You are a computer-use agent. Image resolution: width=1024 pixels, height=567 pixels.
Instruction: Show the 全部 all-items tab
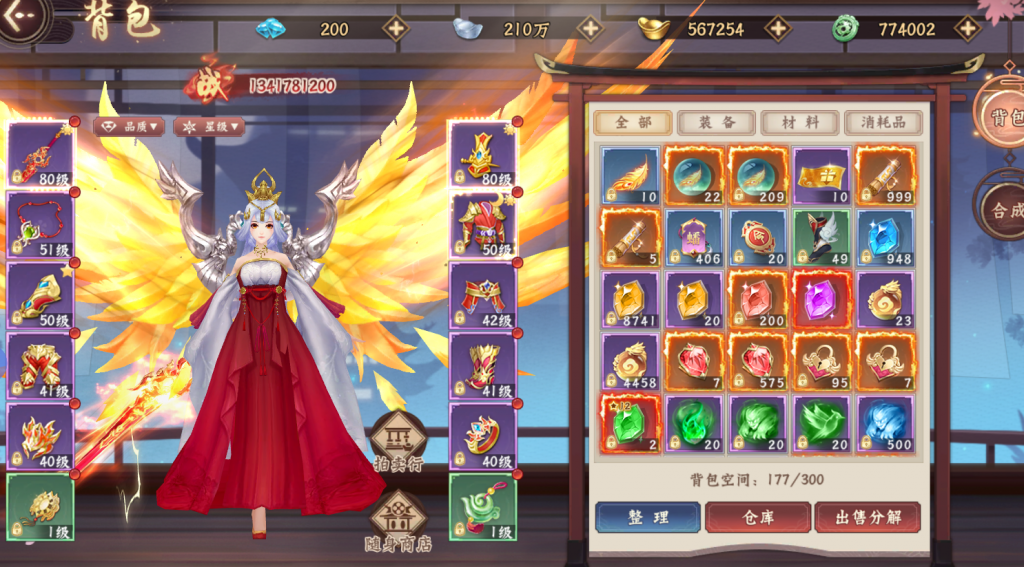632,122
